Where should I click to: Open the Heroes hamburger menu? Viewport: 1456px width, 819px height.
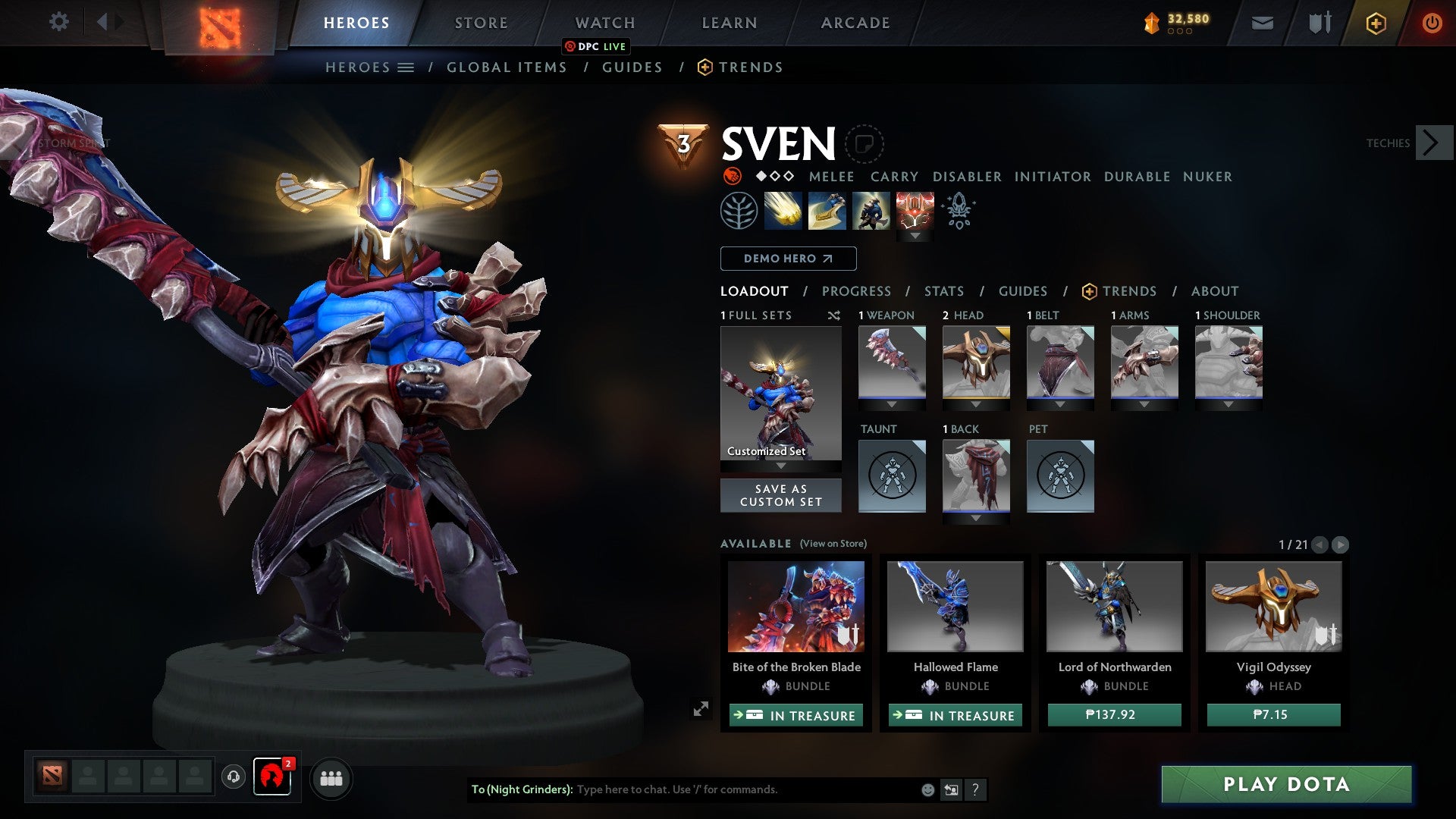(406, 67)
